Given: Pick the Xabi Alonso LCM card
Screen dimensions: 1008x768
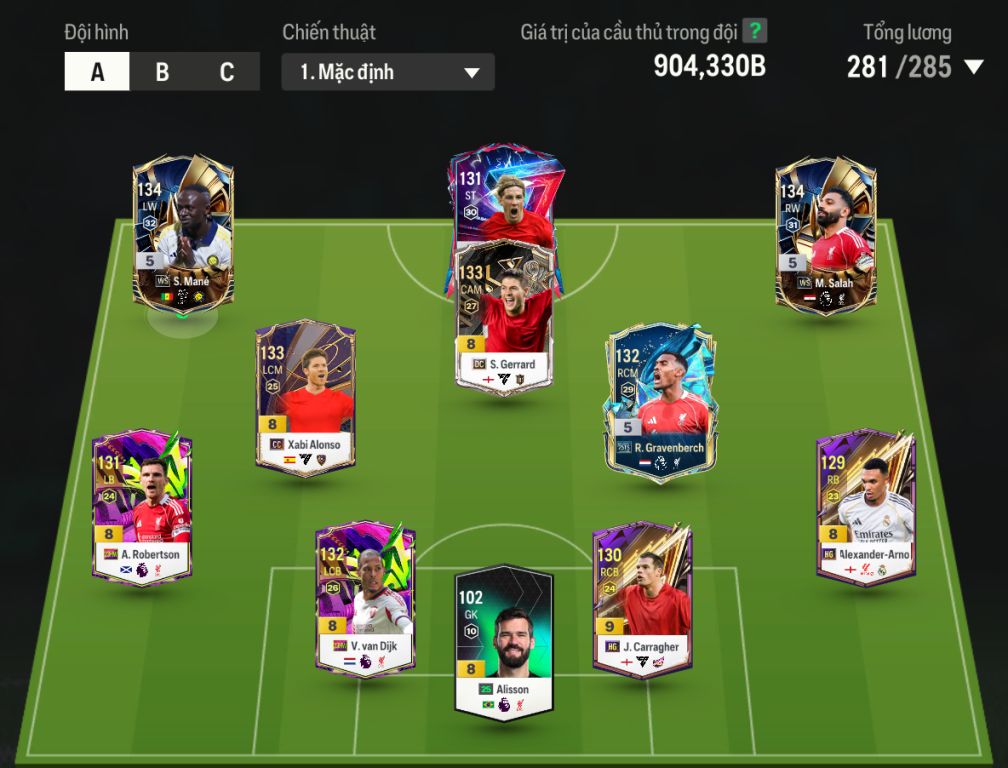Looking at the screenshot, I should click(305, 396).
